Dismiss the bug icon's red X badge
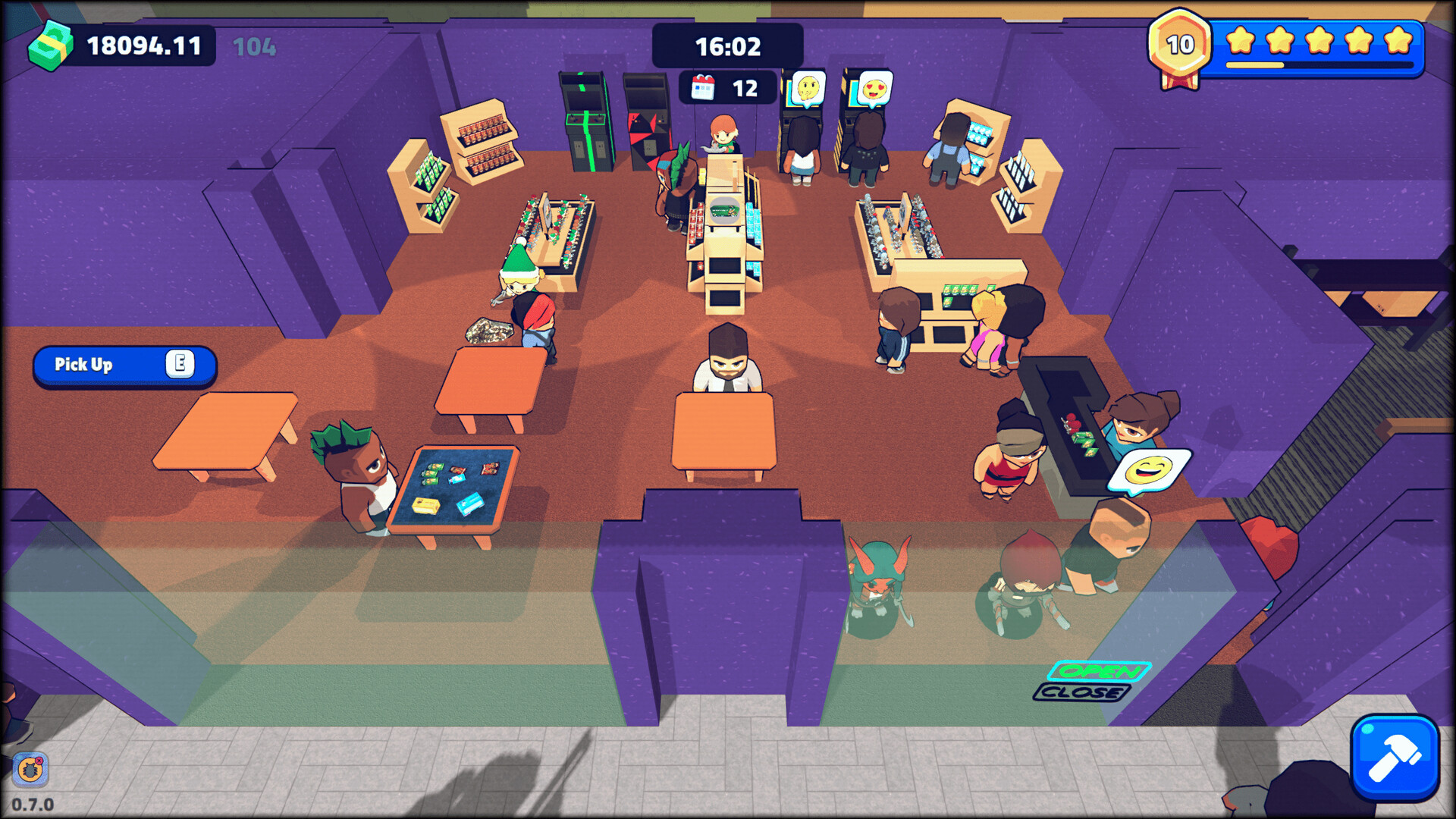 pos(39,761)
